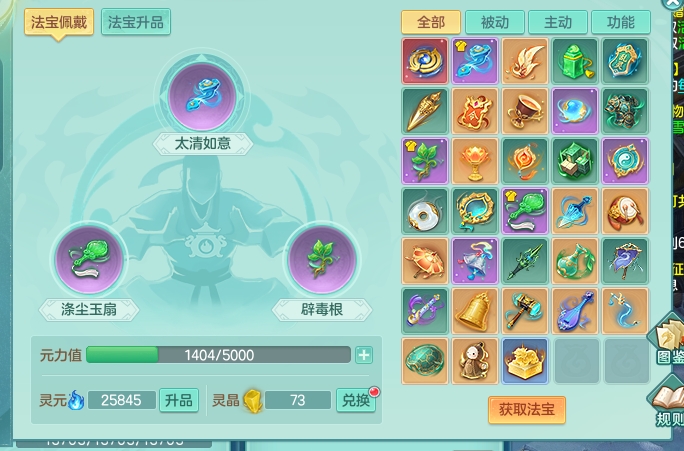Select the equipped 涤尘玉扇 slot
This screenshot has width=684, height=451.
(89, 260)
